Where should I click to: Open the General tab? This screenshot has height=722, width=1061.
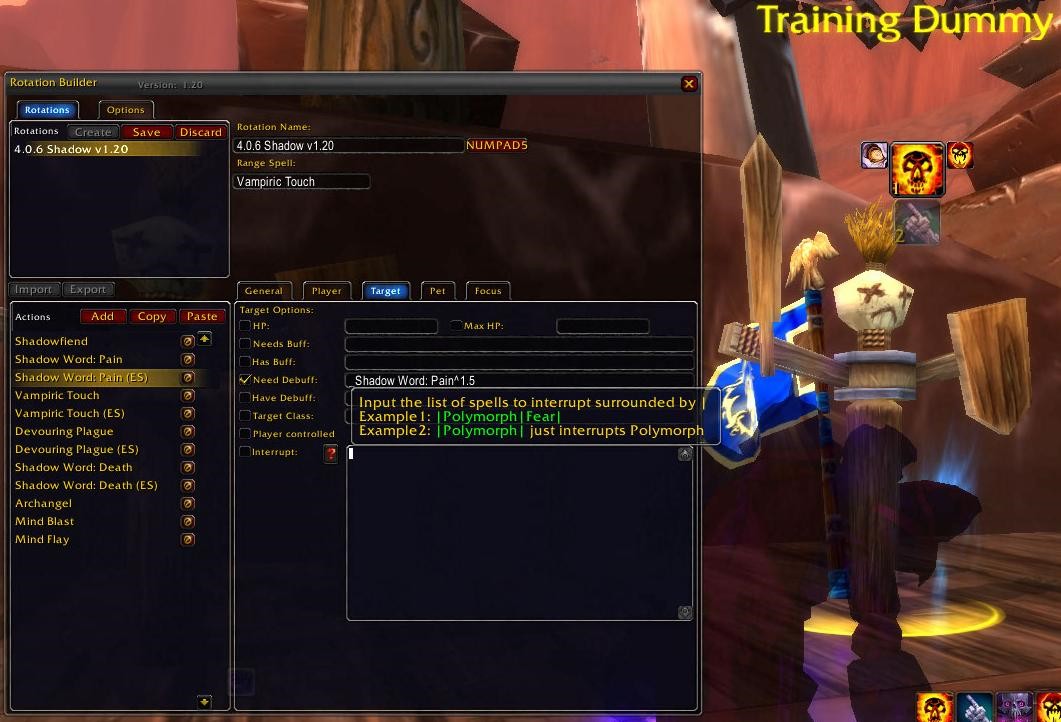pyautogui.click(x=264, y=291)
